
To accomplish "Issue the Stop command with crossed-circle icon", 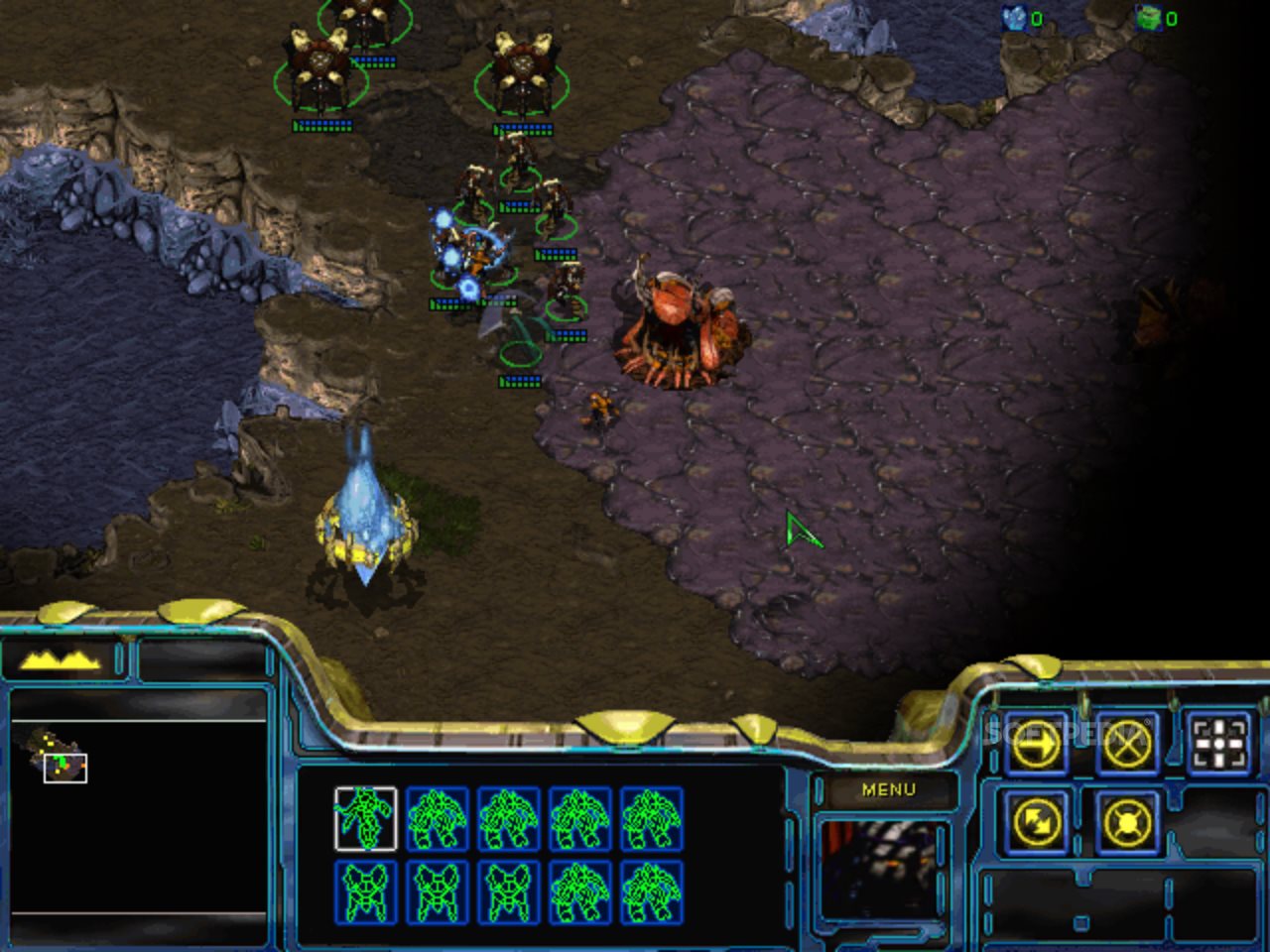I will coord(1127,744).
